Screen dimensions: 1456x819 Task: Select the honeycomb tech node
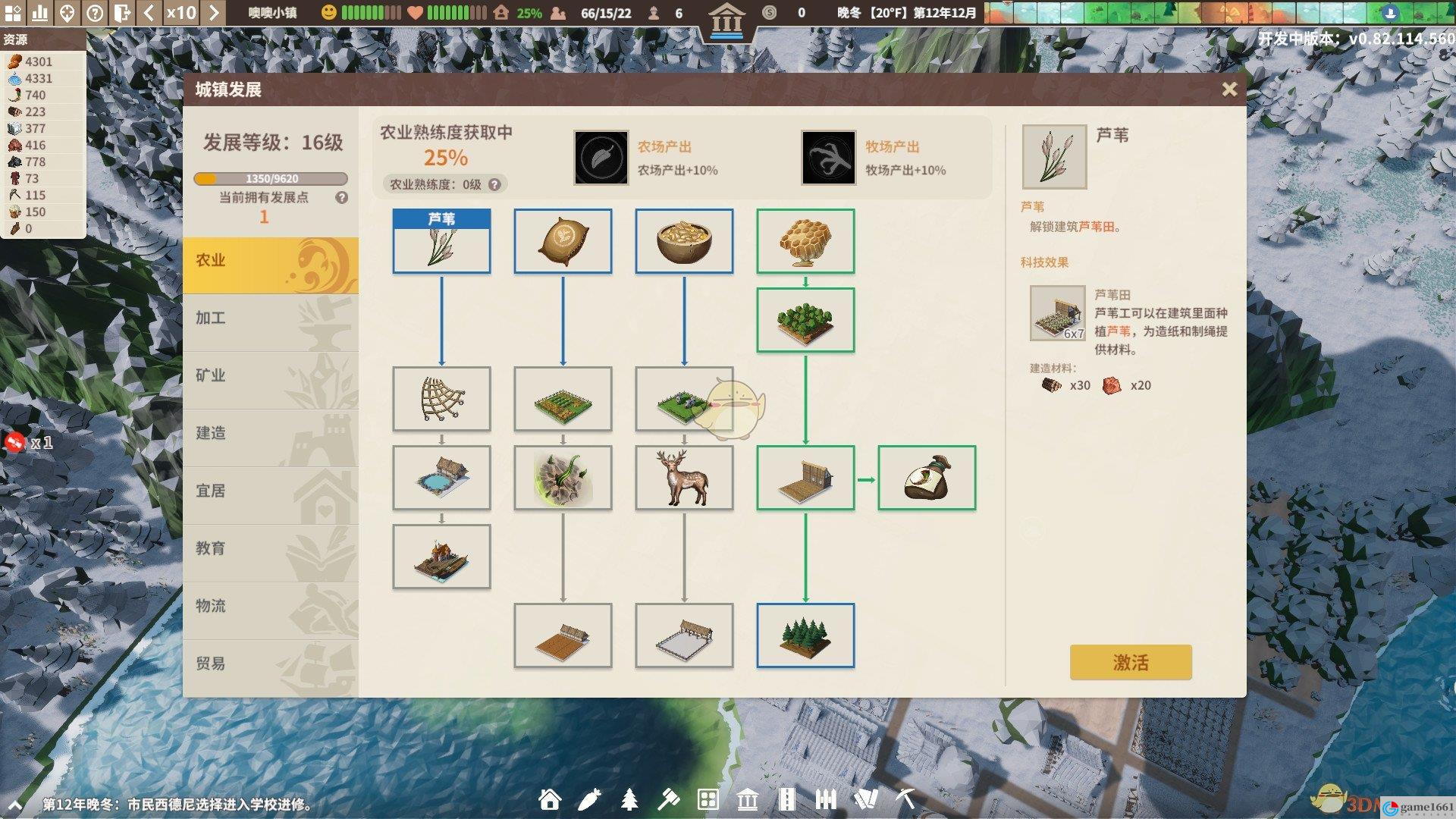tap(805, 241)
